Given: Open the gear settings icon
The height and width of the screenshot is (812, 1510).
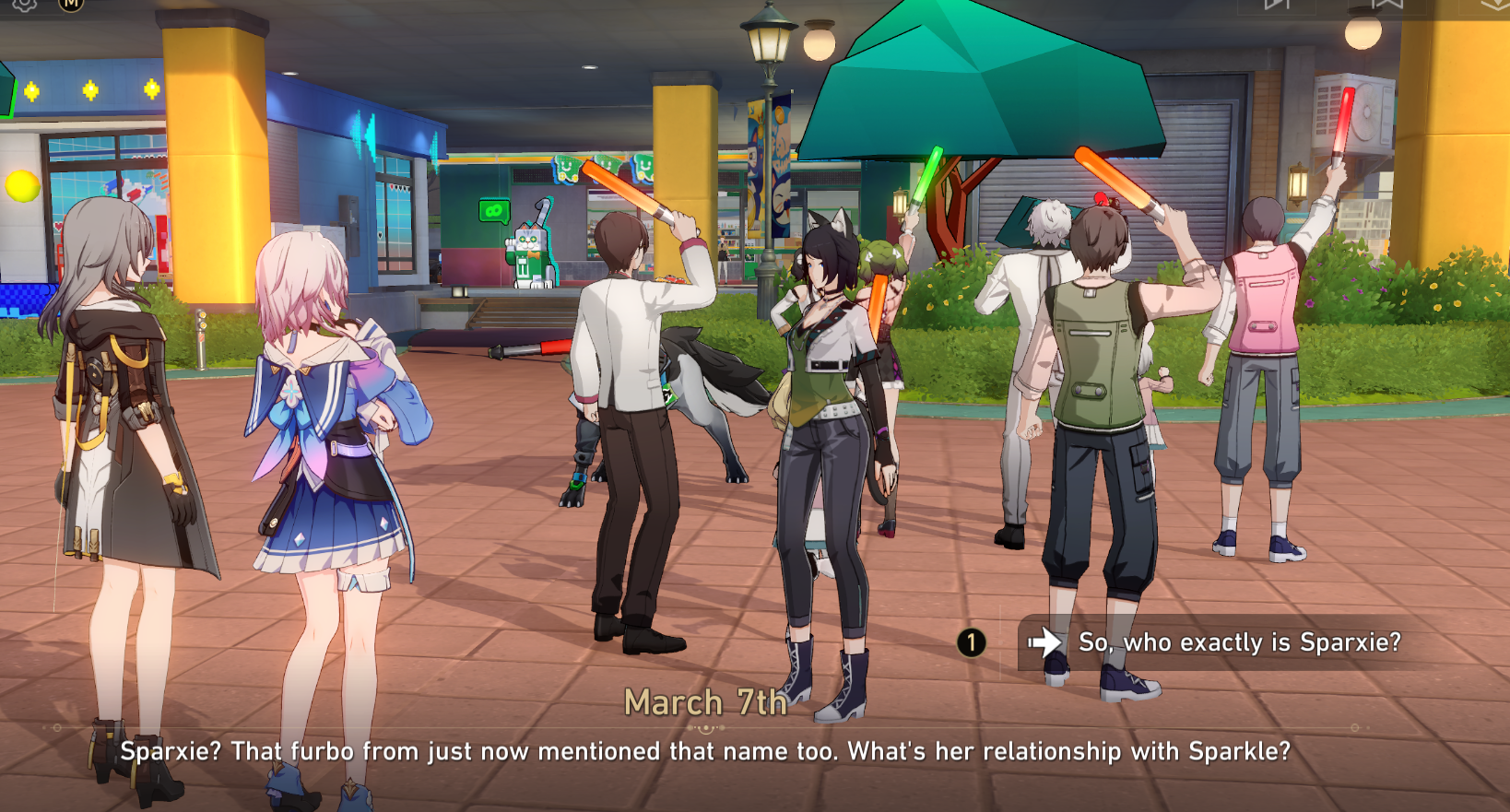Looking at the screenshot, I should coord(25,4).
